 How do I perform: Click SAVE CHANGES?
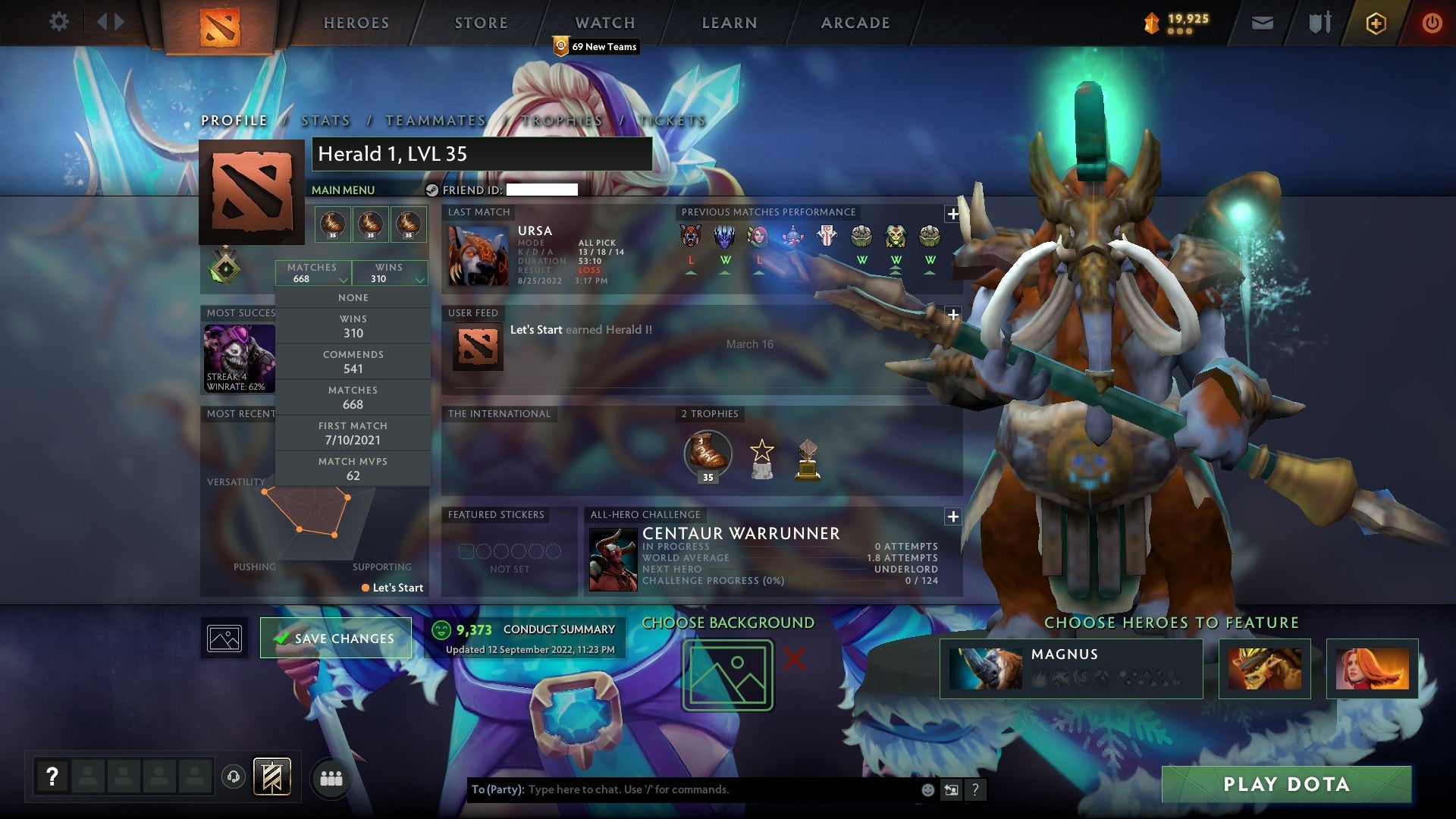(336, 639)
